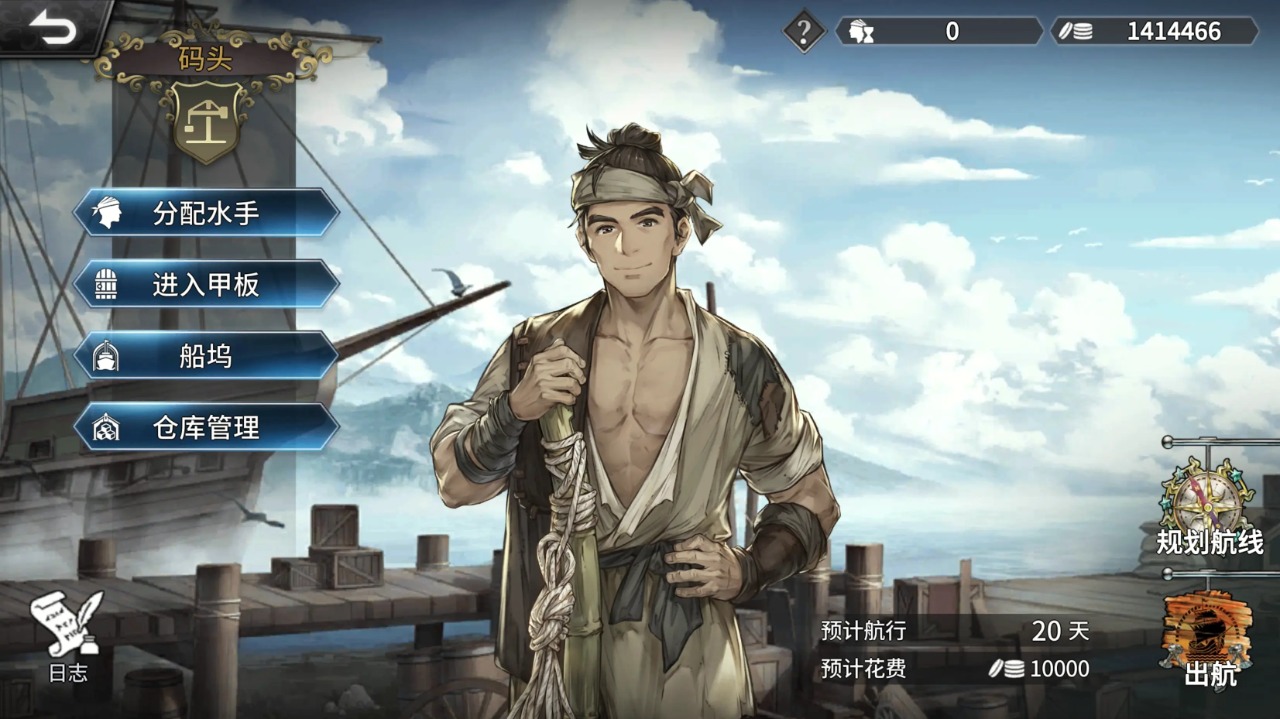The image size is (1280, 719).
Task: Show help via the question mark icon
Action: [x=803, y=31]
